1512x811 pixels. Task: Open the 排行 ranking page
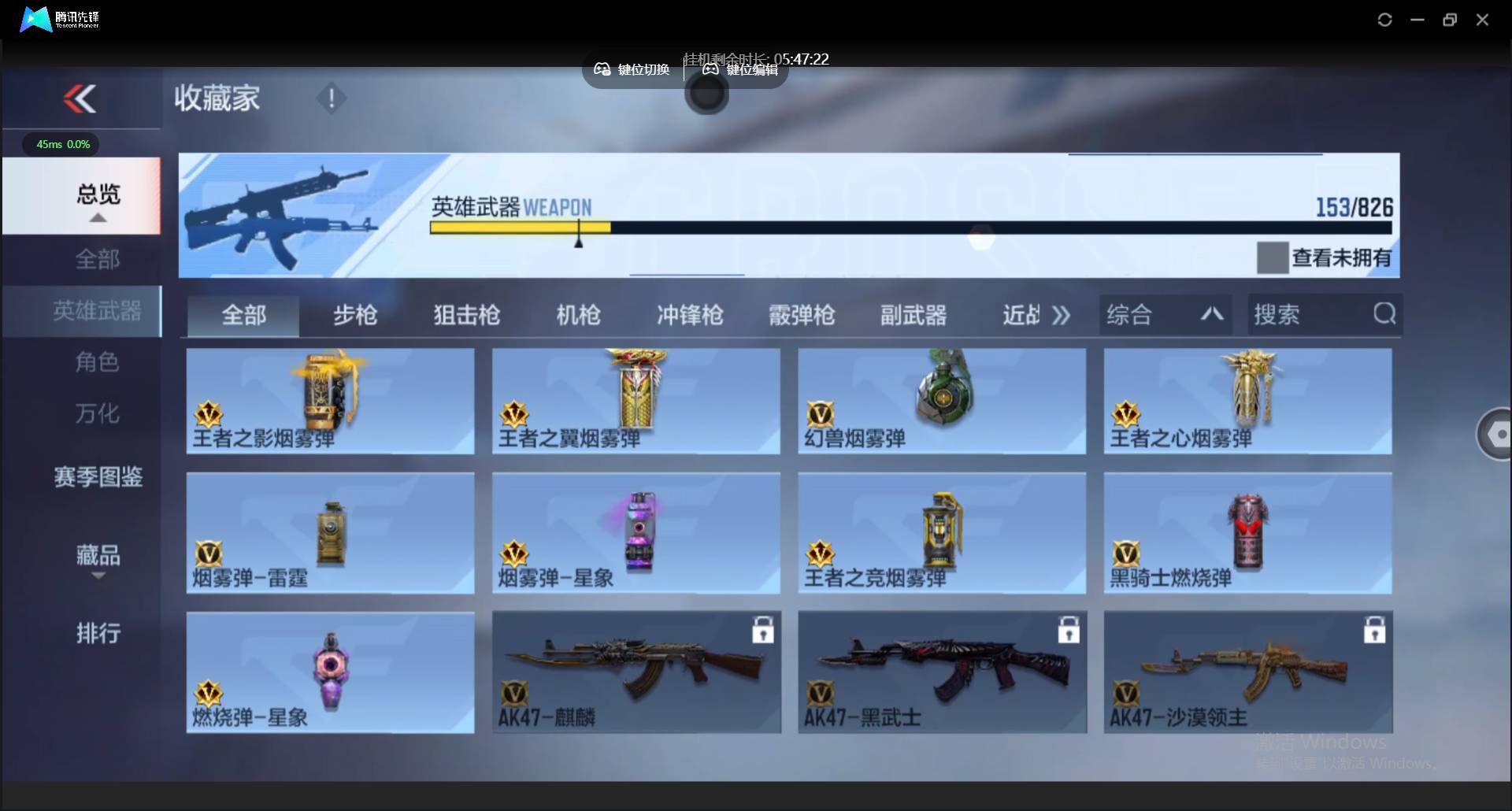coord(98,634)
